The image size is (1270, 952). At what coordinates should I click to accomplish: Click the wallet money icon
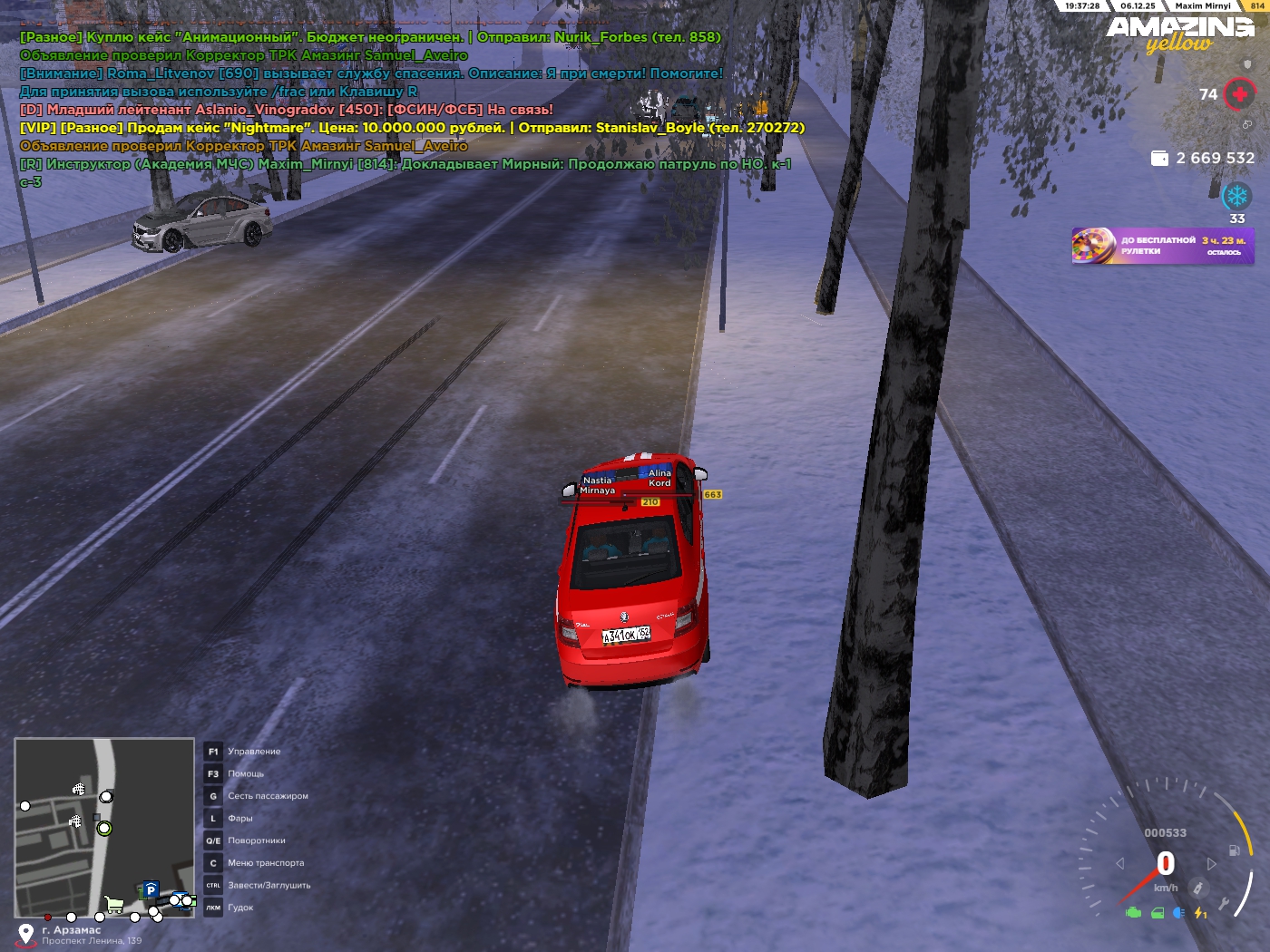point(1159,159)
